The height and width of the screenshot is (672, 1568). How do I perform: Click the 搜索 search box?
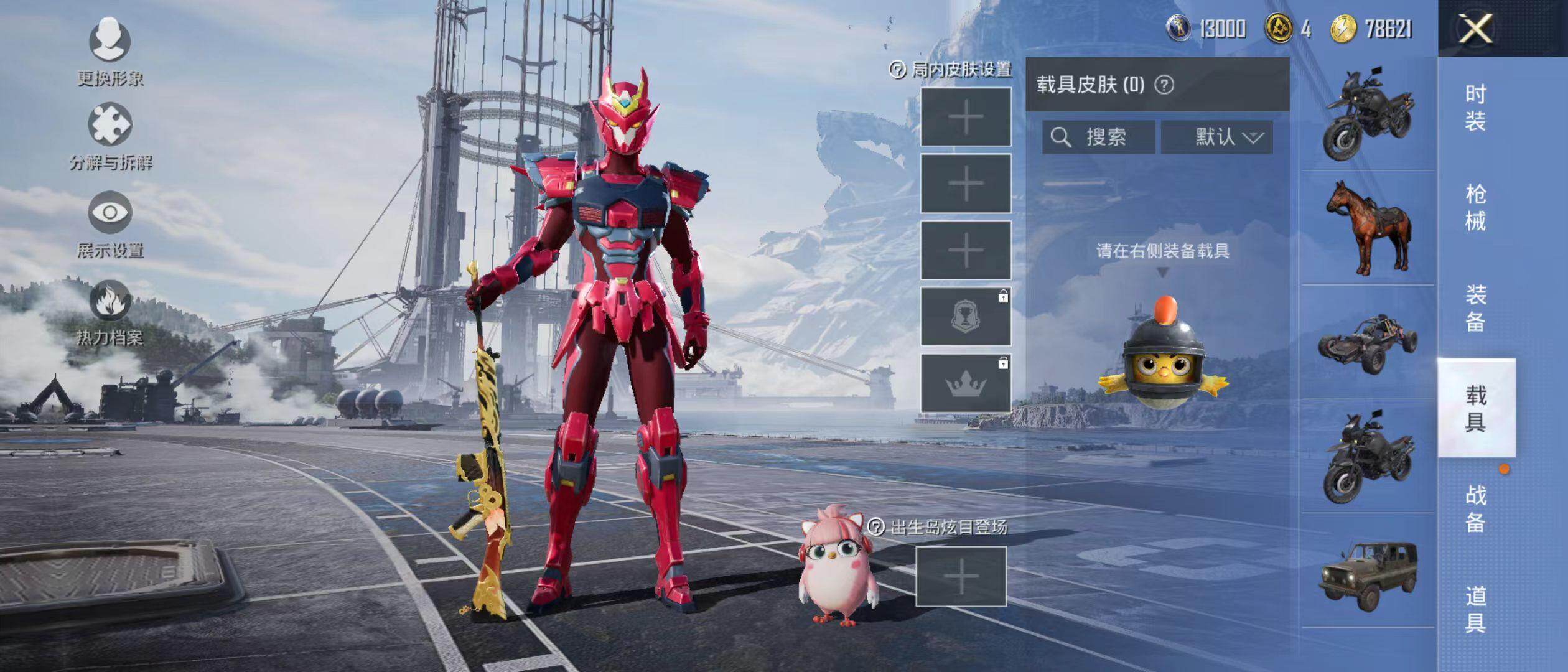pyautogui.click(x=1099, y=137)
